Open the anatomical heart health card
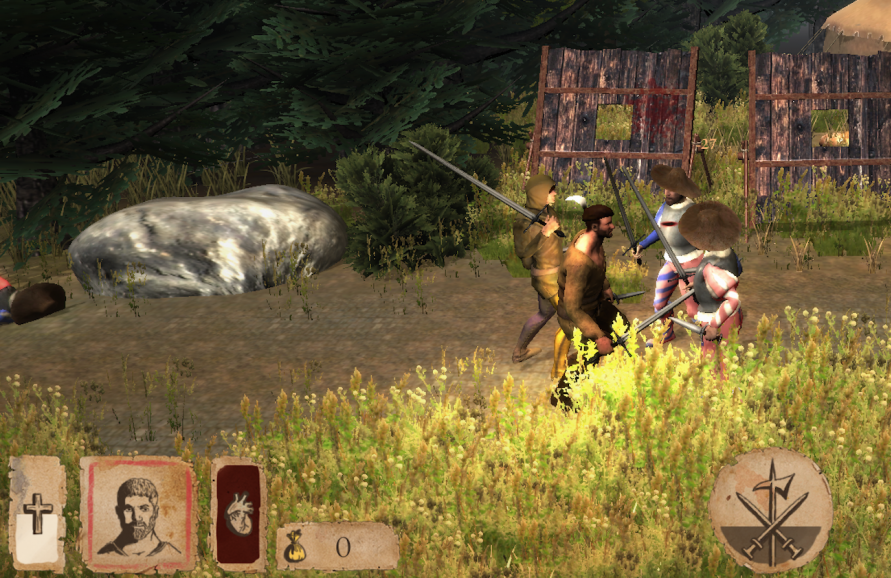891x578 pixels. 239,514
